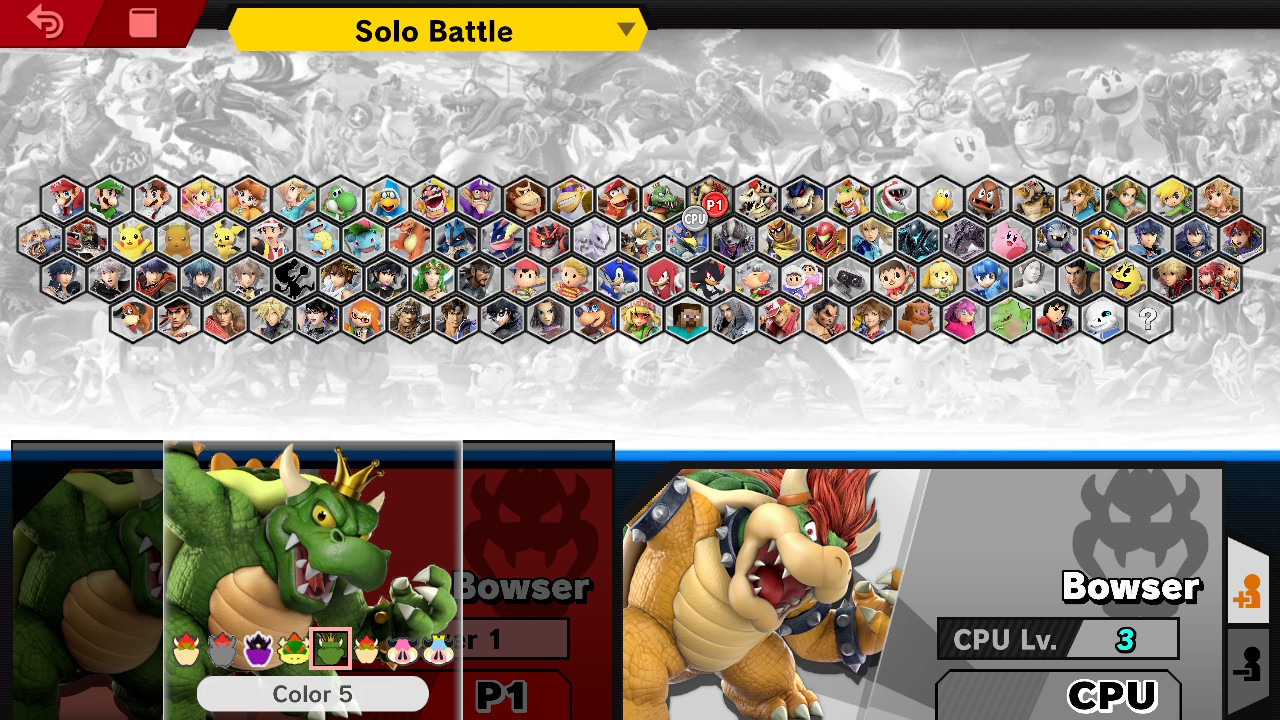Screen dimensions: 1280x720
Task: Choose Sonic from the fighter grid
Action: coord(617,278)
